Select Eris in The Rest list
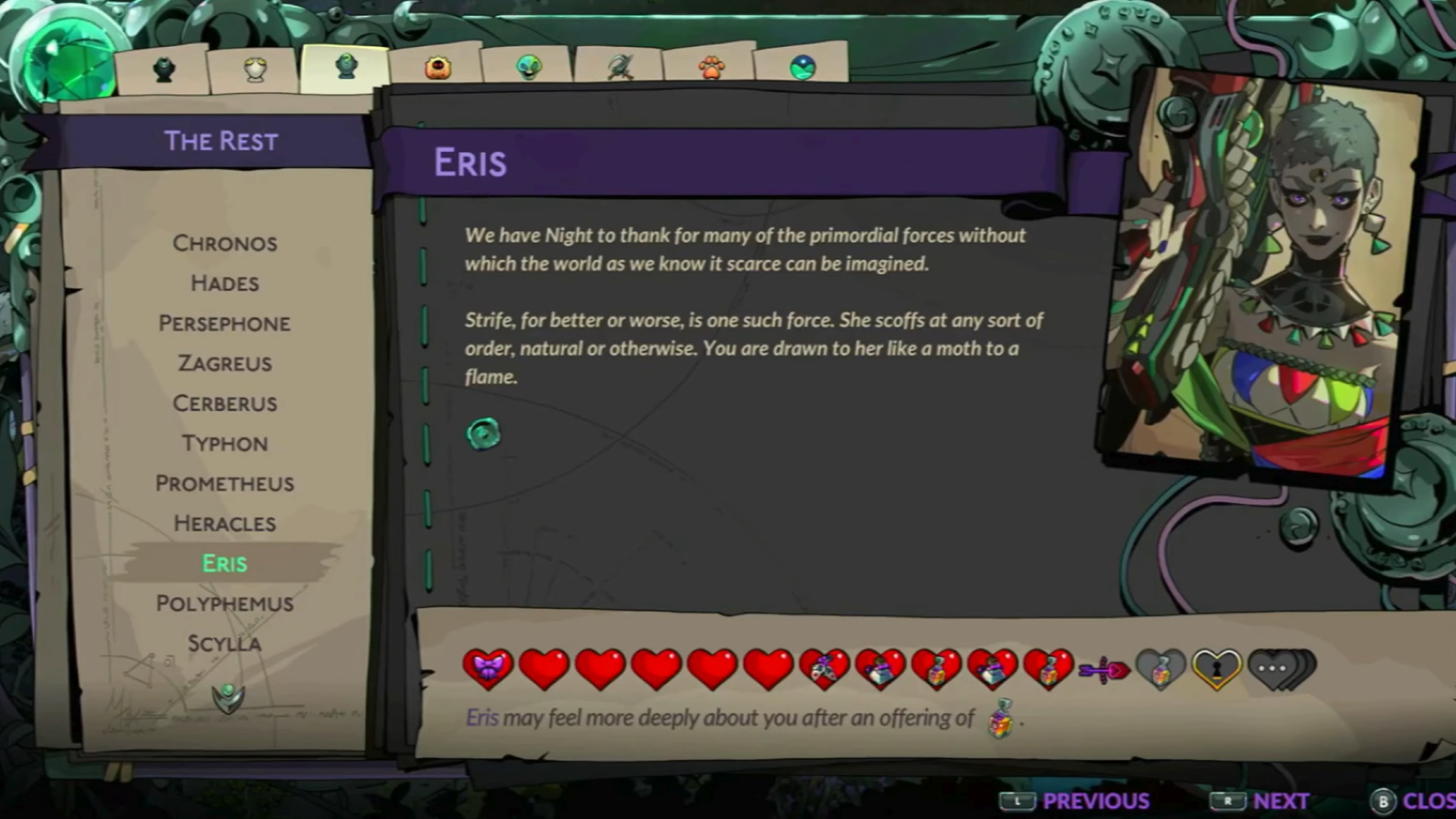Image resolution: width=1456 pixels, height=819 pixels. [224, 563]
